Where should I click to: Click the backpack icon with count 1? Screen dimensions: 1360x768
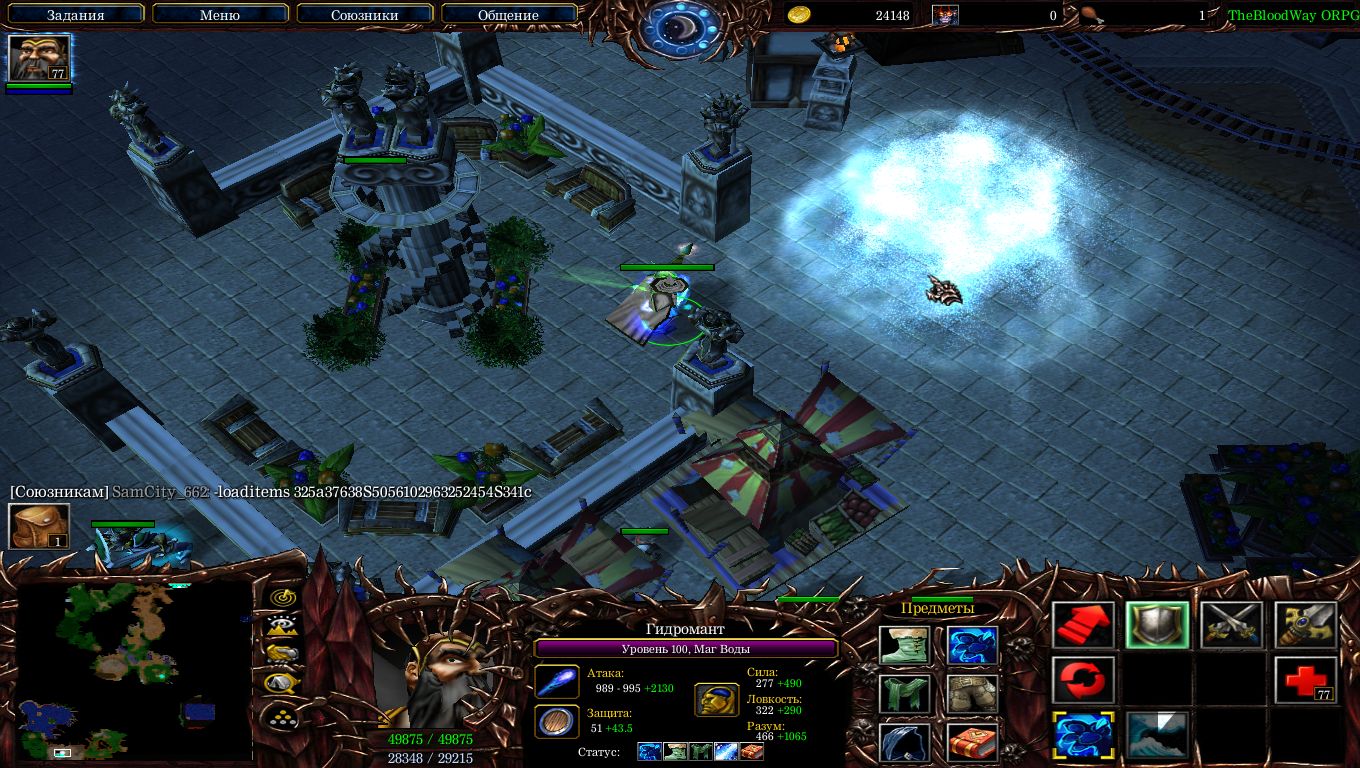click(x=39, y=526)
